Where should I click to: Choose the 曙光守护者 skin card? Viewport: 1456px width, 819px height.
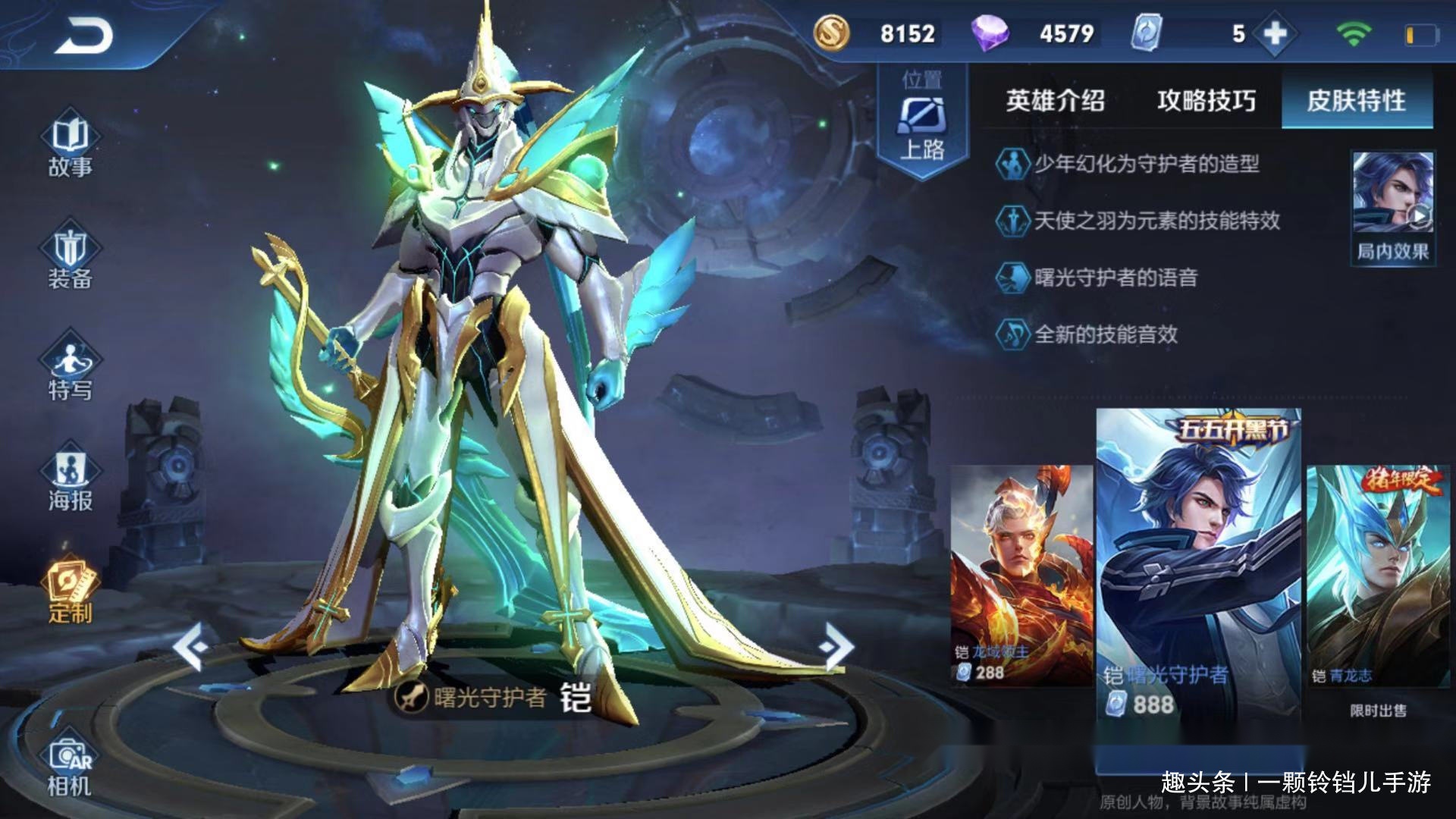point(1198,569)
